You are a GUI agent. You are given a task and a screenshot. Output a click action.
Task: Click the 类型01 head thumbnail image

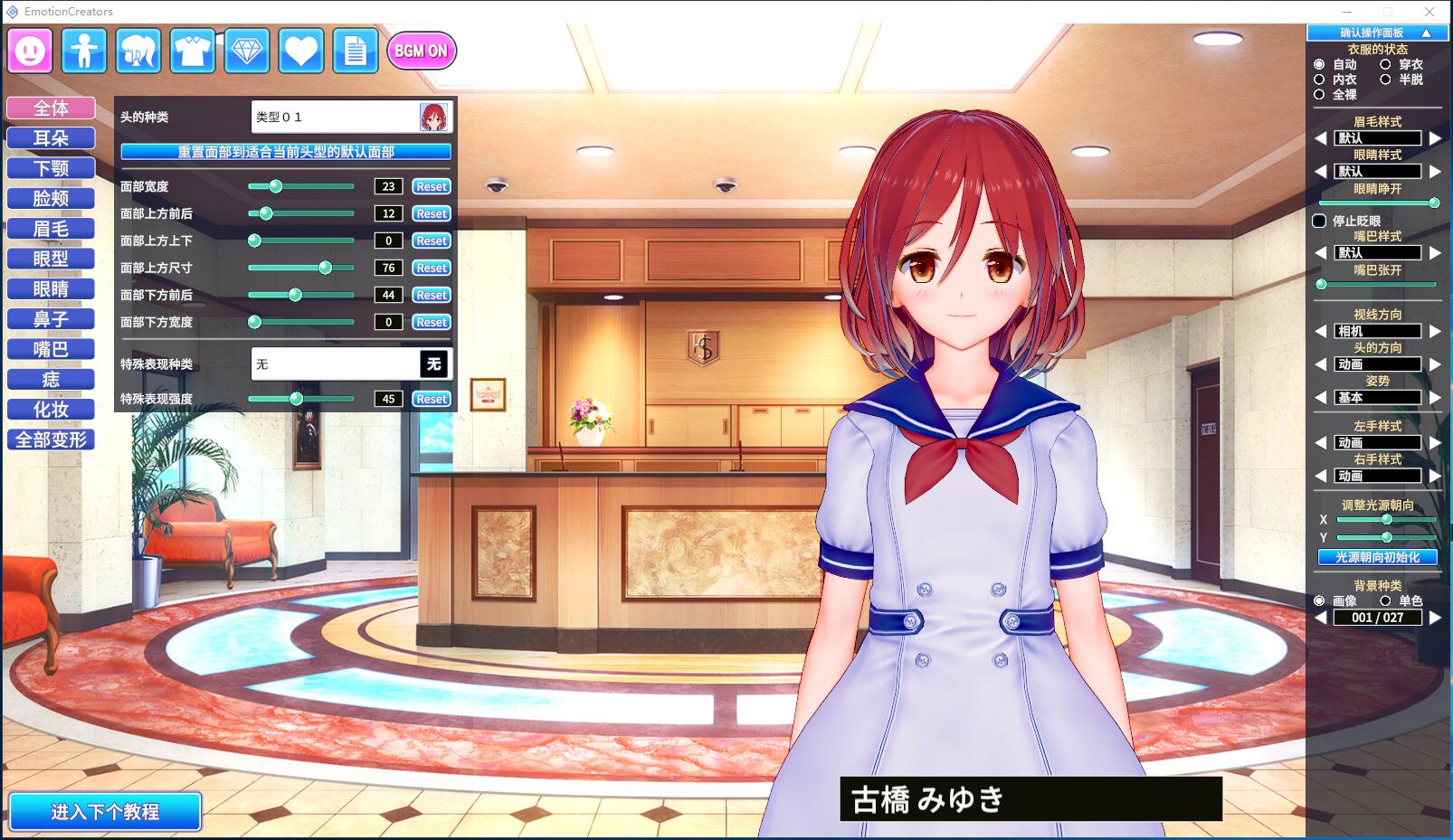[x=434, y=117]
